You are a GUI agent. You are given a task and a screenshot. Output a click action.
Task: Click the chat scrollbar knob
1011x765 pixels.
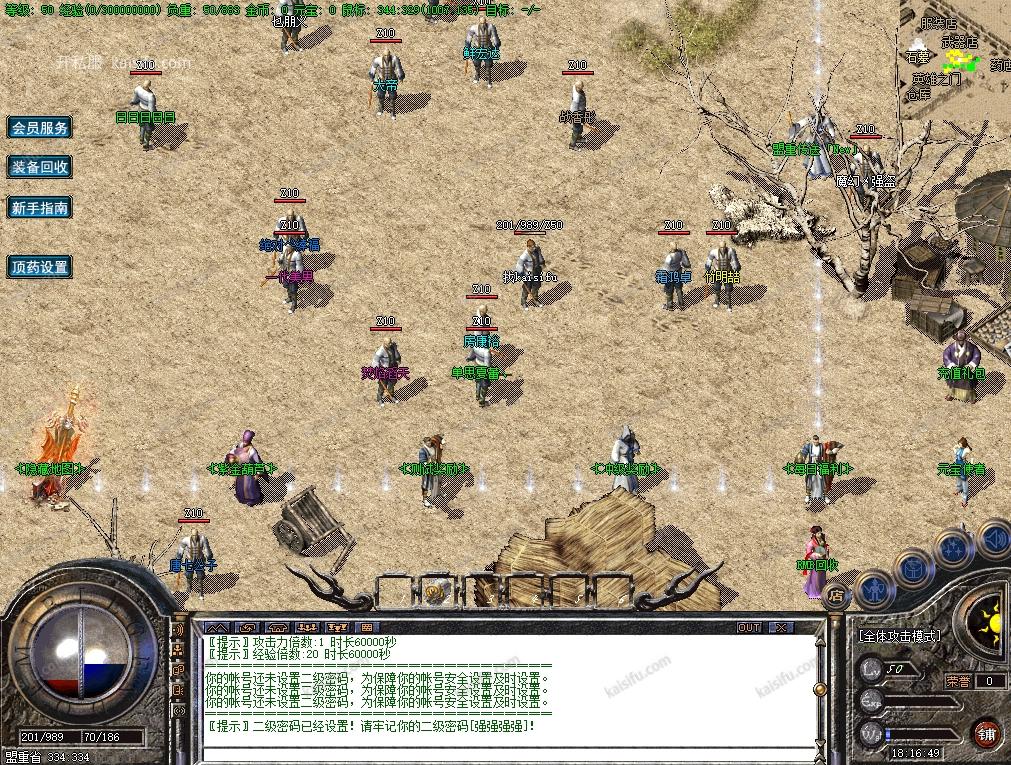pos(820,688)
